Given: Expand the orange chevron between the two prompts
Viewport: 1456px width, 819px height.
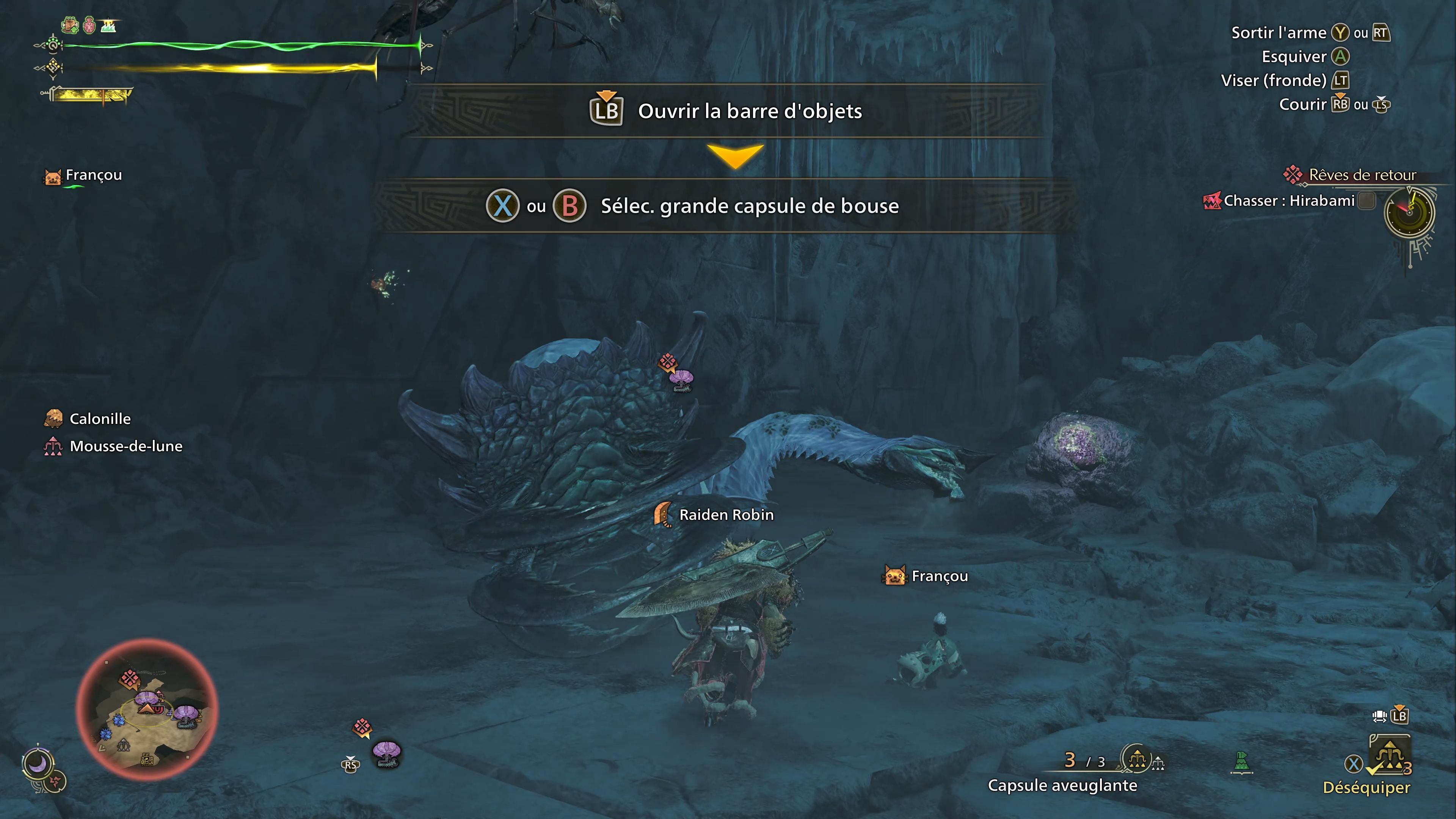Looking at the screenshot, I should coord(735,157).
